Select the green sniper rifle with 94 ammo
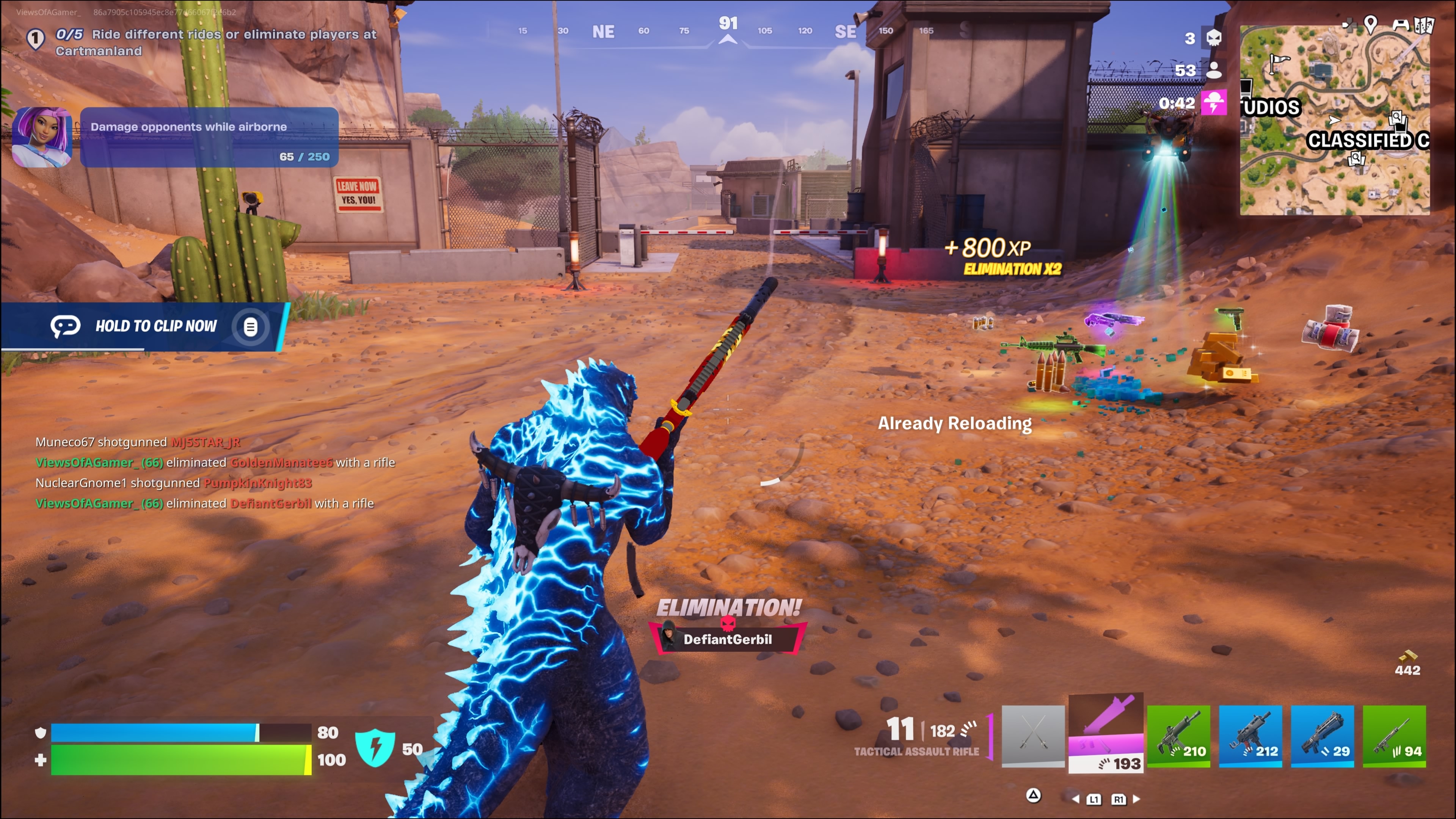 point(1394,735)
